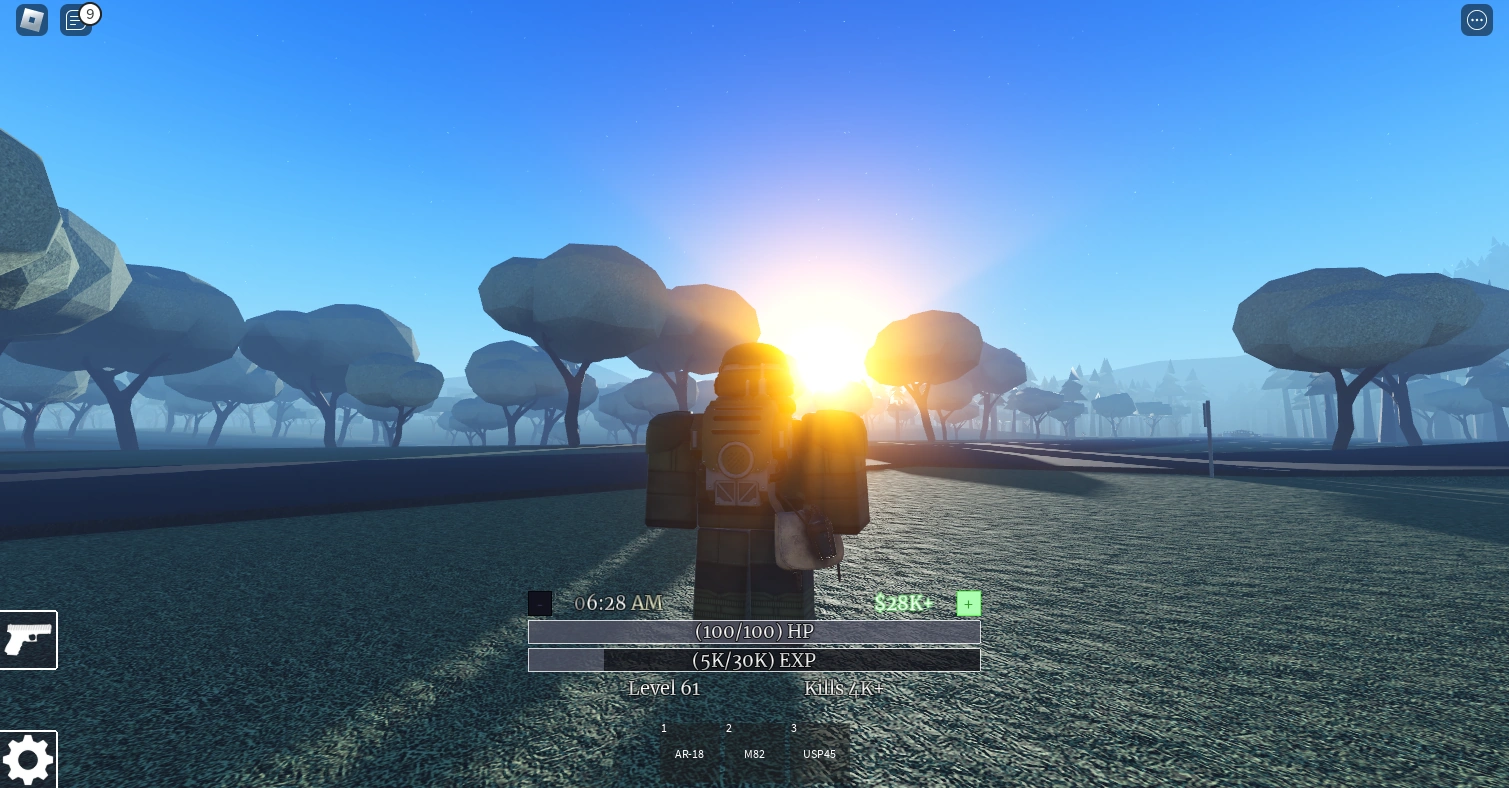
Task: Click the number 3 hotbar keybind label
Action: [793, 728]
